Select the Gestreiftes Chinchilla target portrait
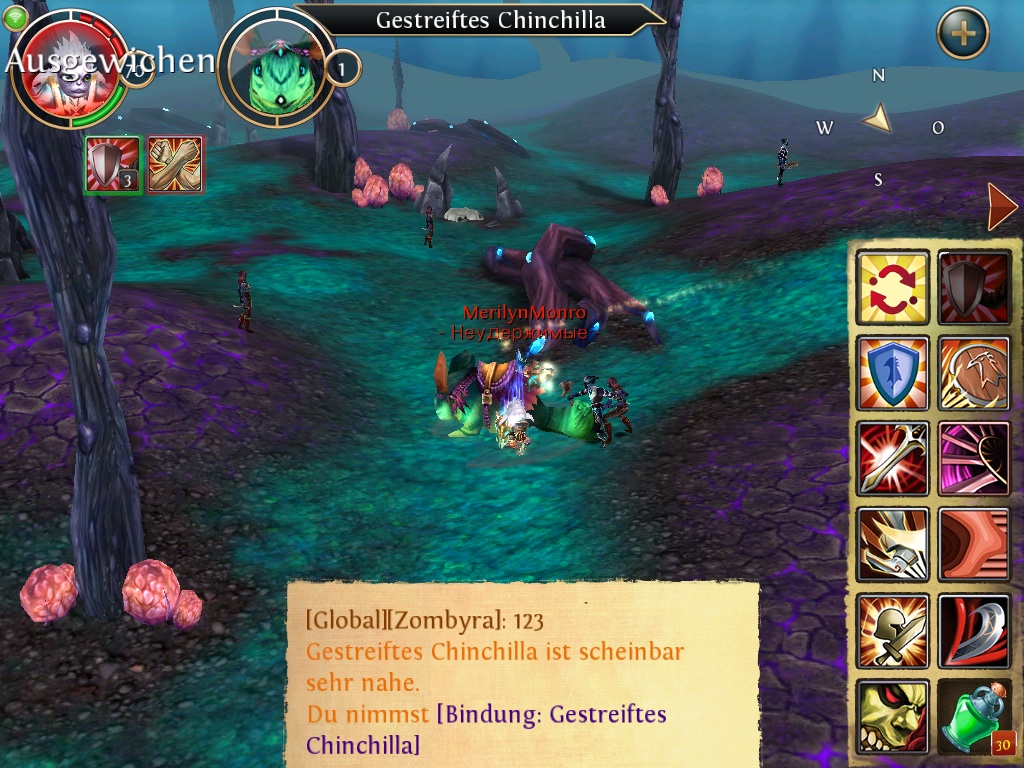This screenshot has width=1024, height=768. click(x=277, y=66)
